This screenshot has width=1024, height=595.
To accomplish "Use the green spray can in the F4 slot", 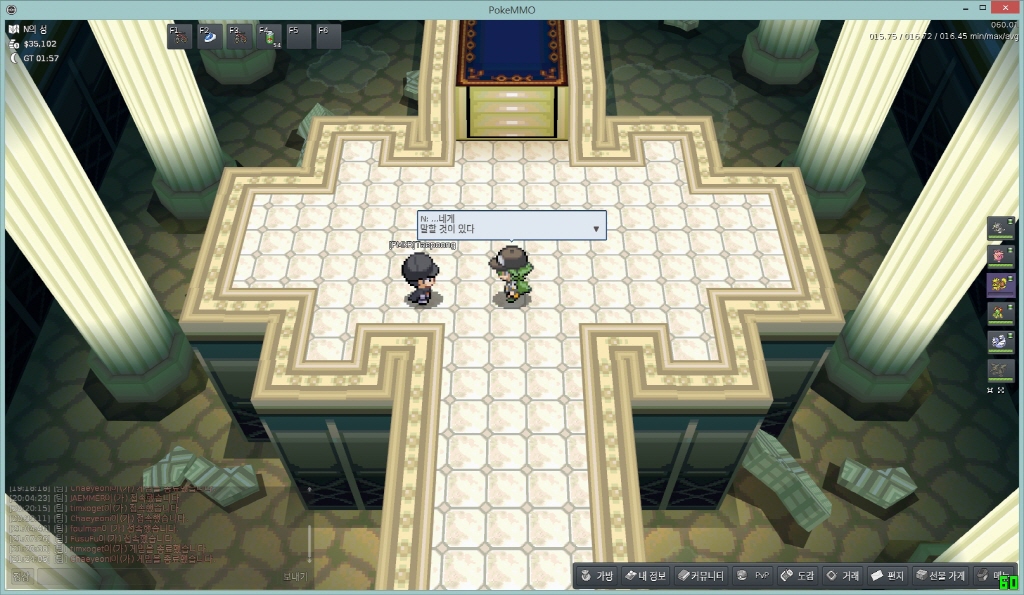I will point(269,37).
